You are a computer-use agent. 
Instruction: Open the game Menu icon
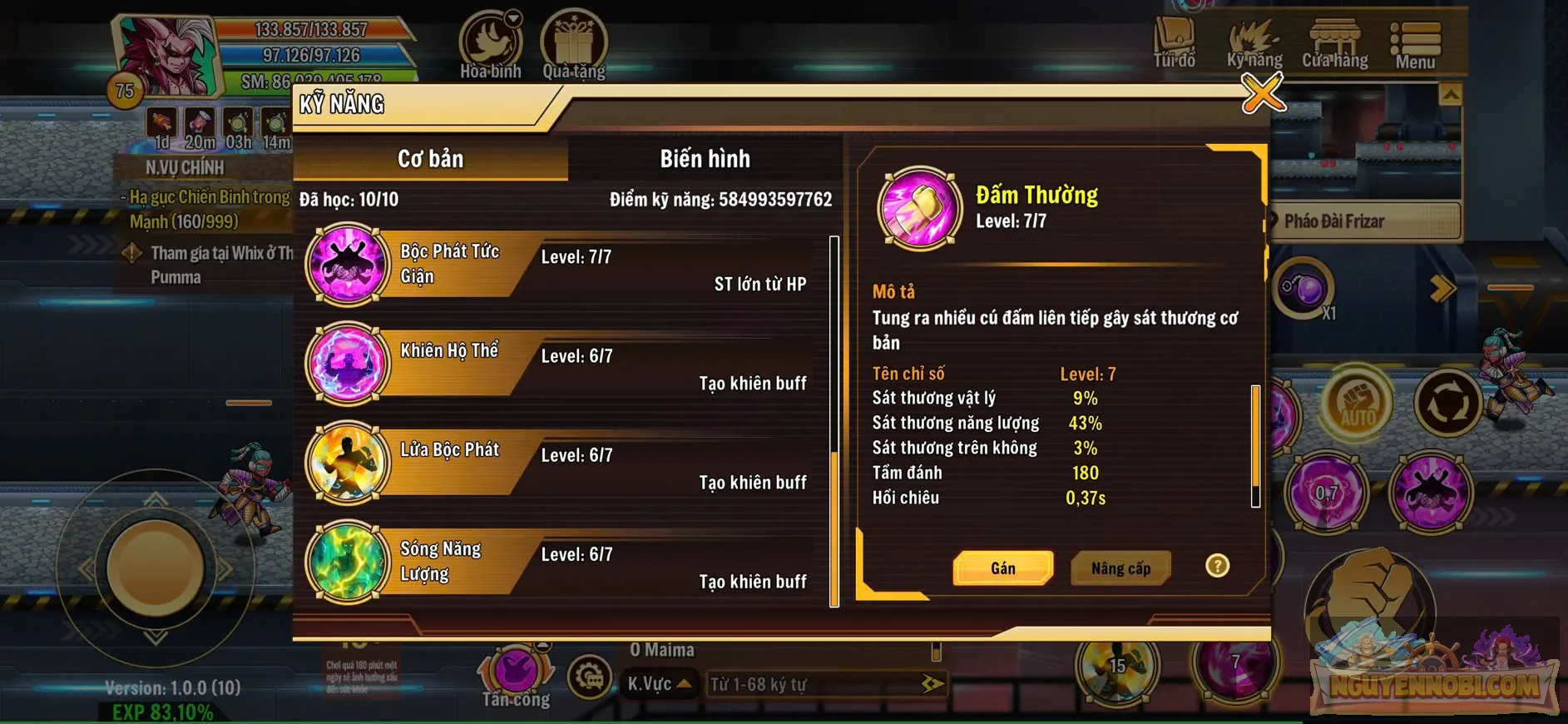tap(1414, 37)
